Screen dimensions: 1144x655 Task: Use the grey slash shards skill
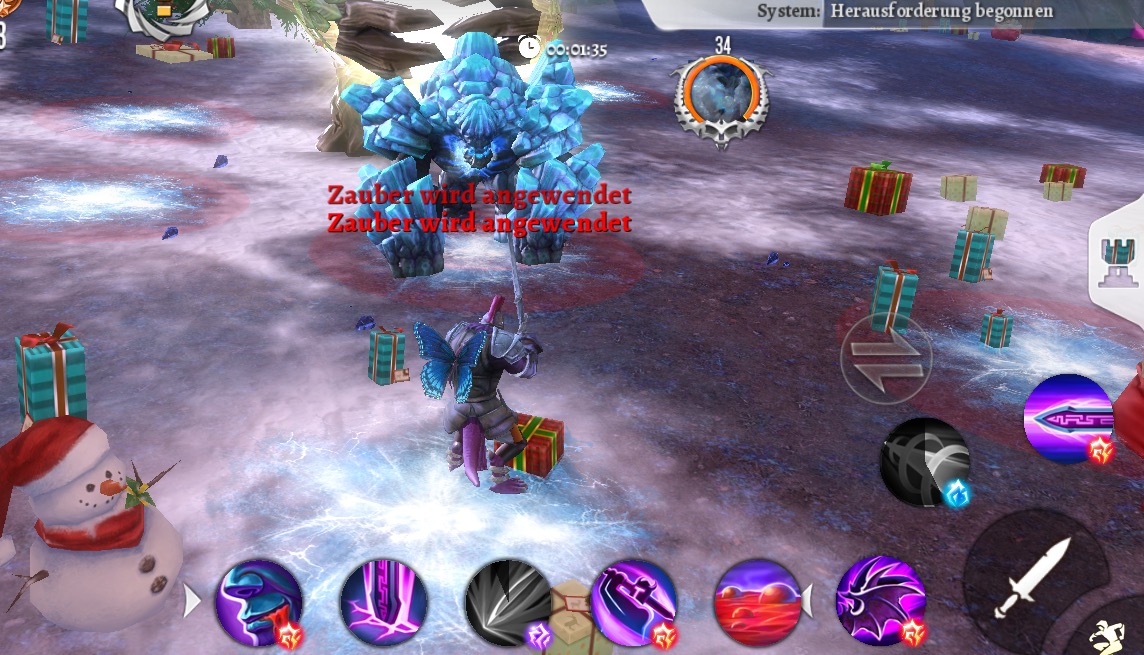(x=508, y=603)
